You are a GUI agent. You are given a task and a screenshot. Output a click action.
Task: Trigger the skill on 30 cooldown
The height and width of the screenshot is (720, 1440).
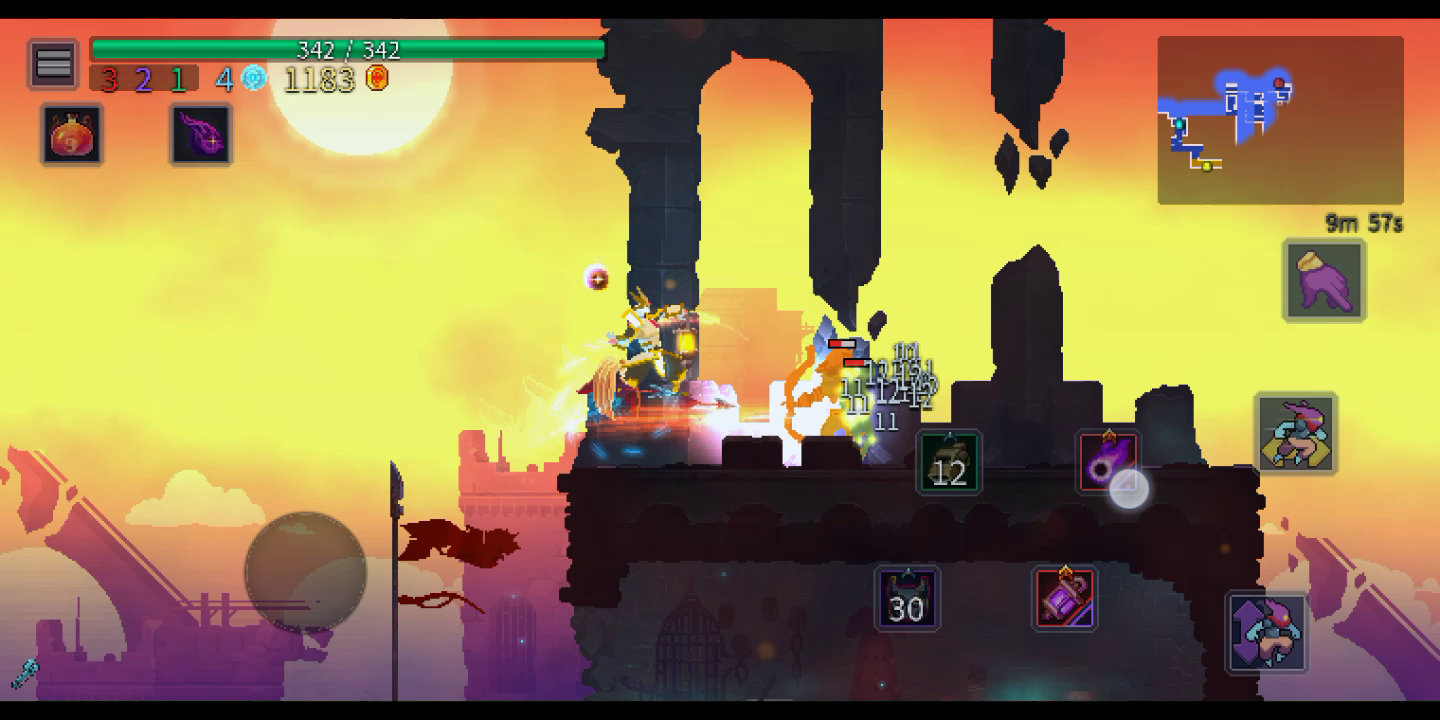tap(907, 599)
